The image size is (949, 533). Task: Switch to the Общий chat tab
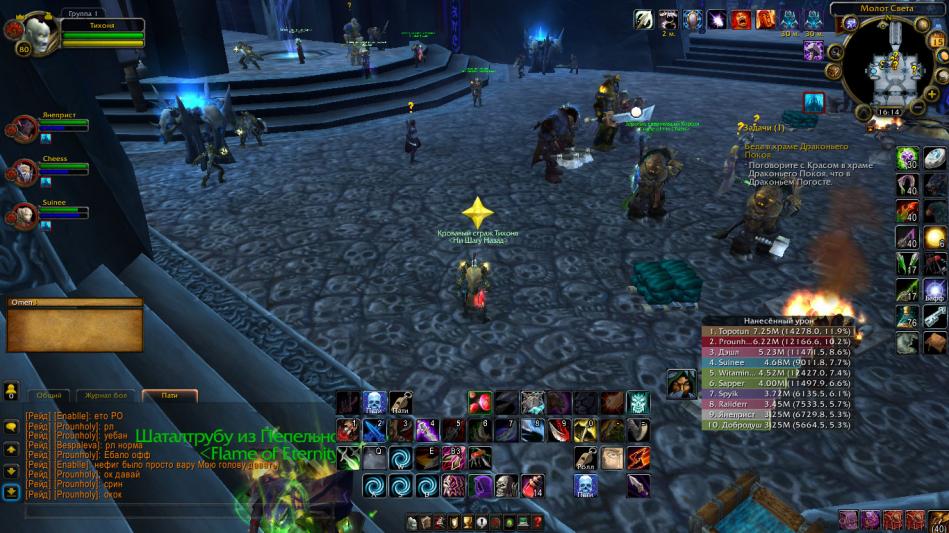click(49, 395)
